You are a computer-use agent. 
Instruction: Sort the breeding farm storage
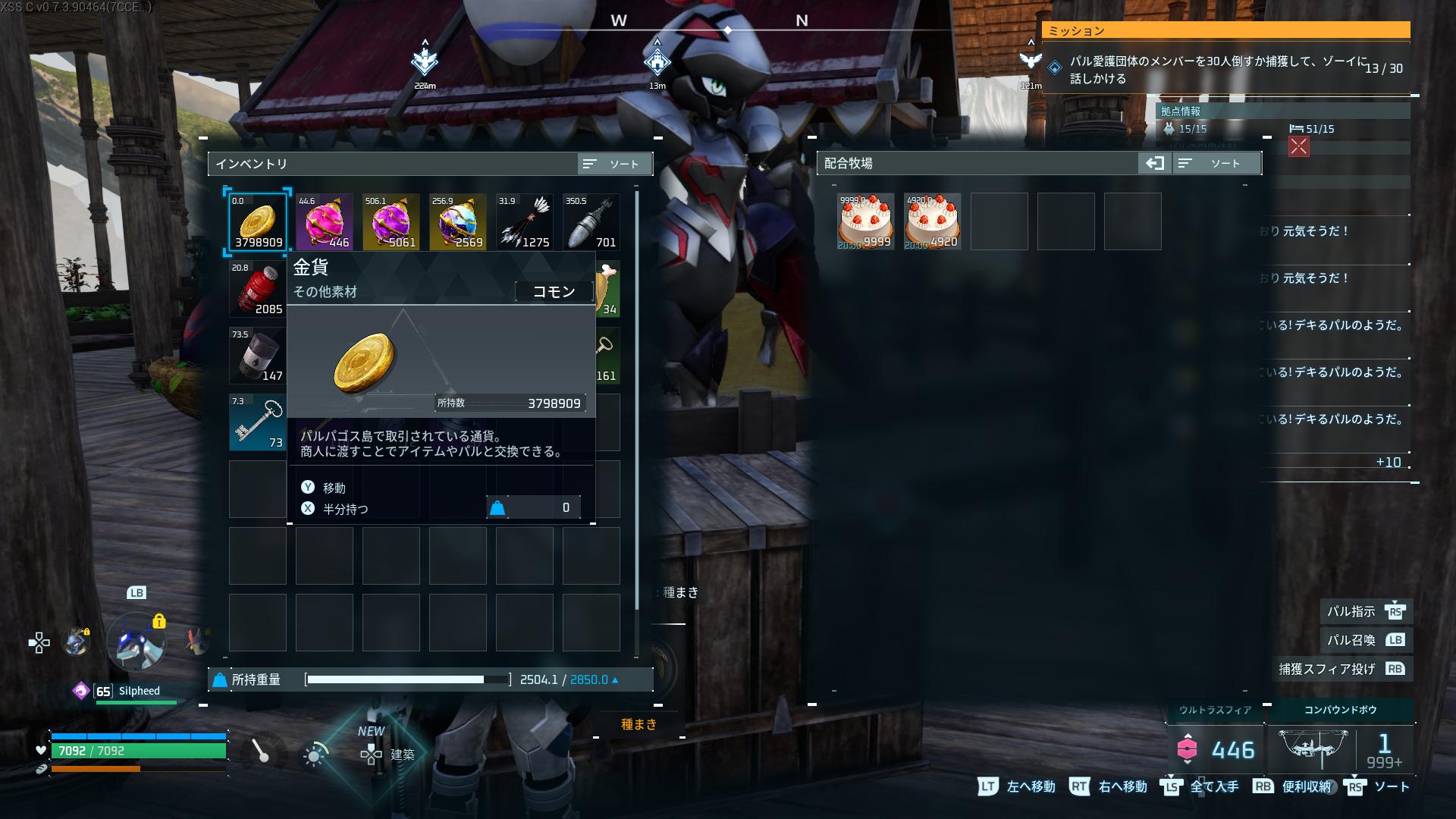(1216, 164)
